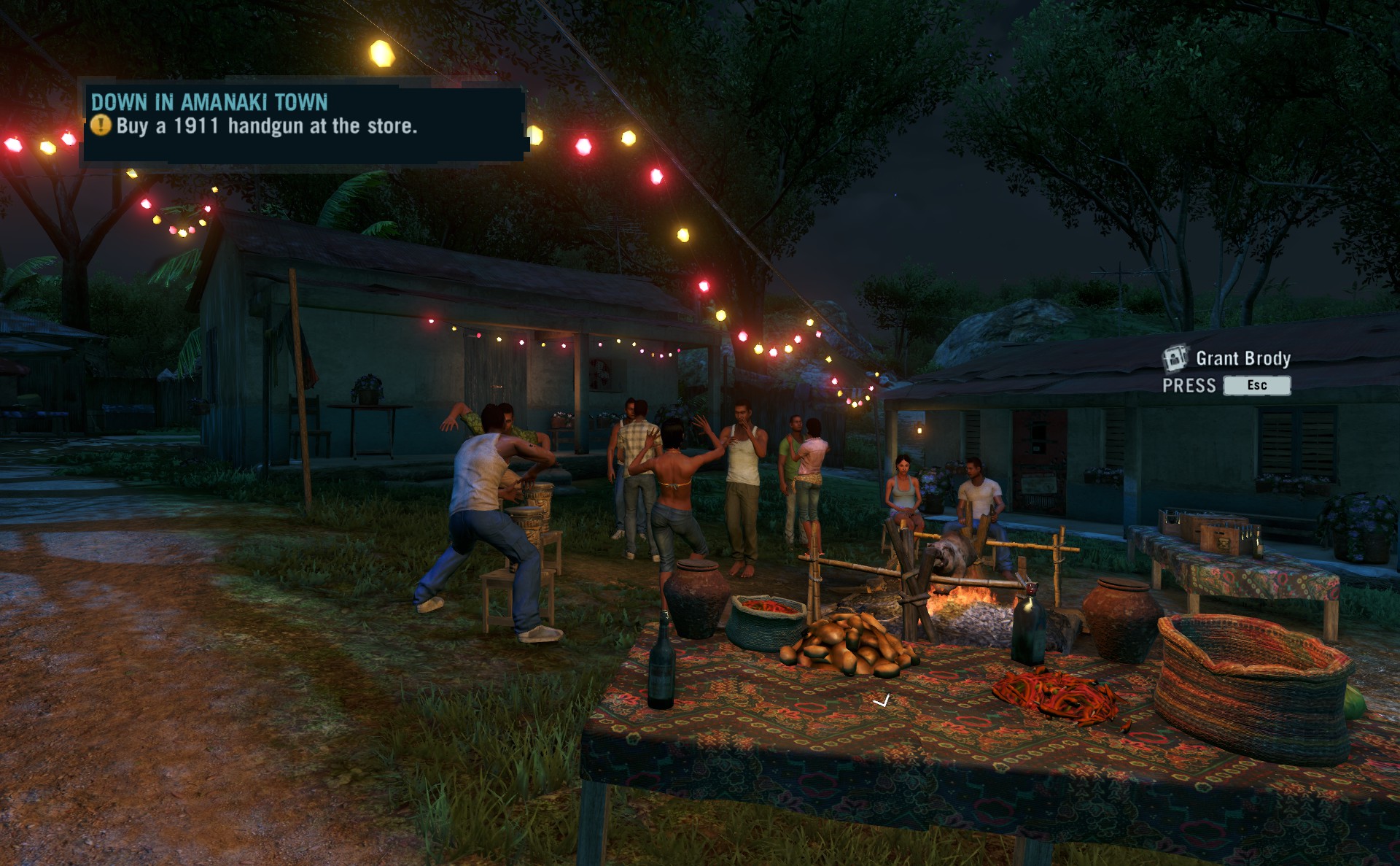1400x866 pixels.
Task: Open the Grant Brody entry icon
Action: click(1174, 358)
